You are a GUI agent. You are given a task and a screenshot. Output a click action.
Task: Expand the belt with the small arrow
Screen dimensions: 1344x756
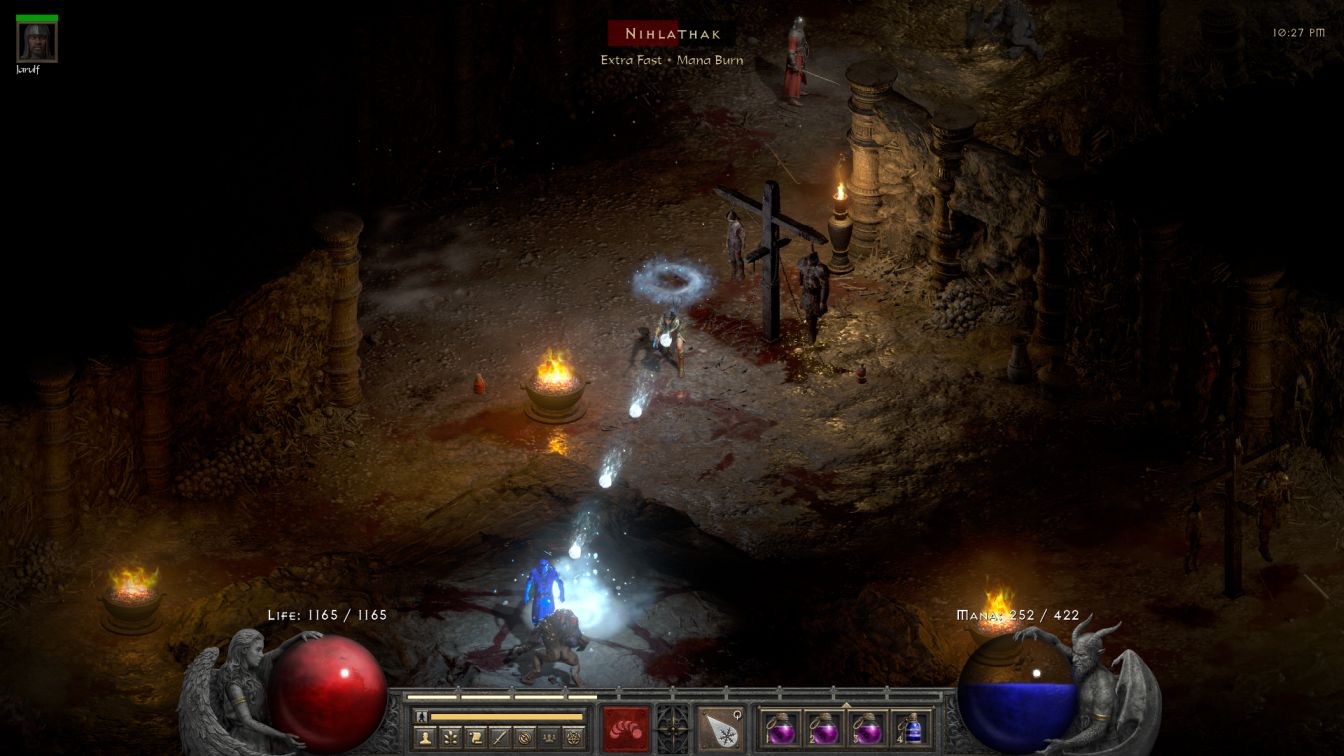(x=846, y=705)
